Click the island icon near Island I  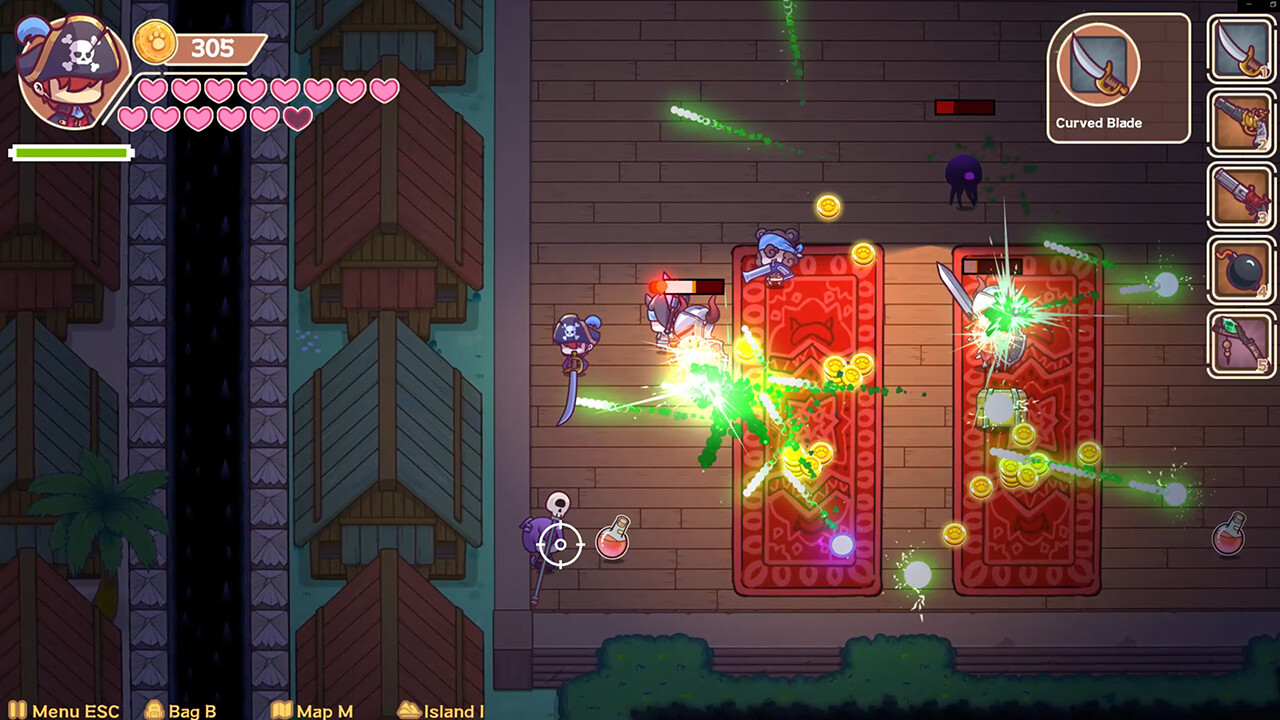(x=409, y=710)
